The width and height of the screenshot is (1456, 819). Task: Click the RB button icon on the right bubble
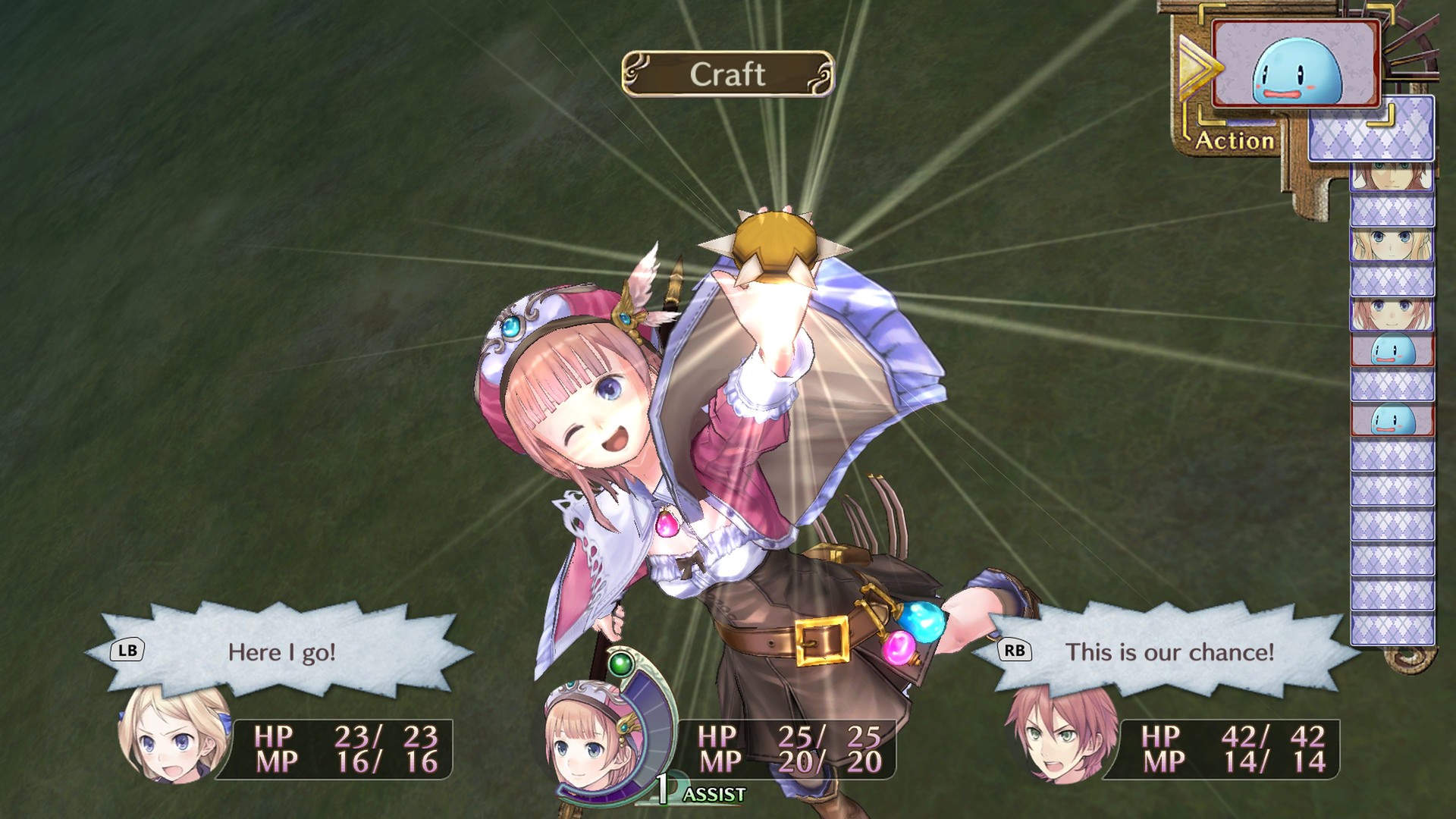coord(1016,648)
